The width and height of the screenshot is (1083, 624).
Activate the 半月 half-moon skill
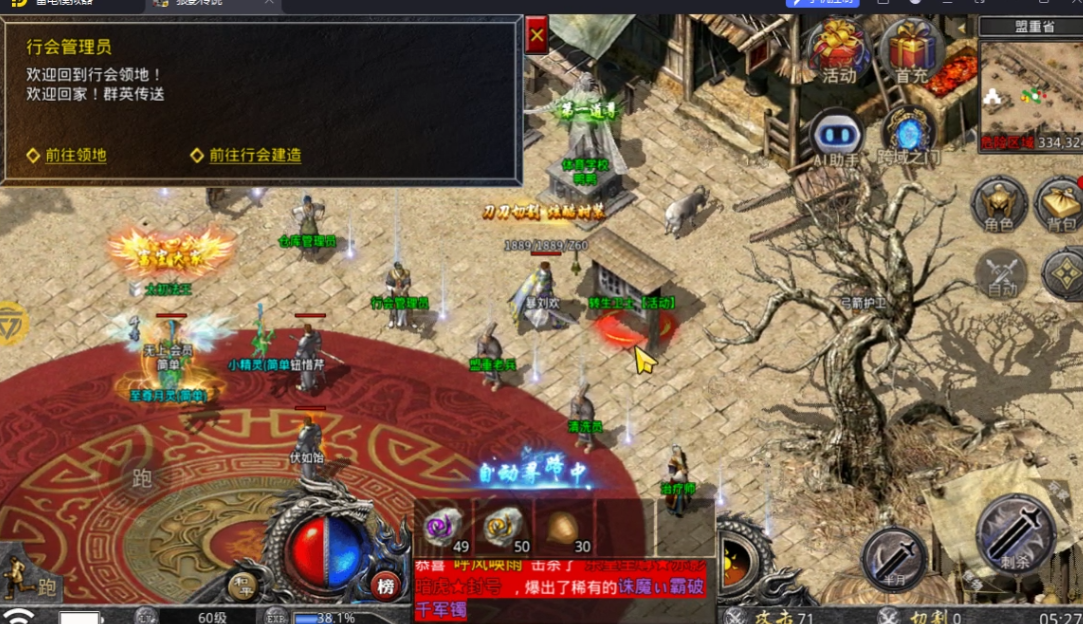pos(893,557)
